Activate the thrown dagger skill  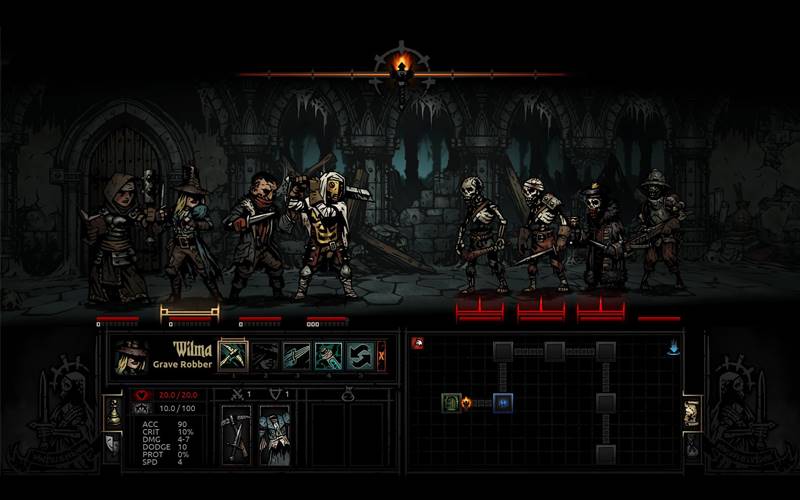(297, 356)
